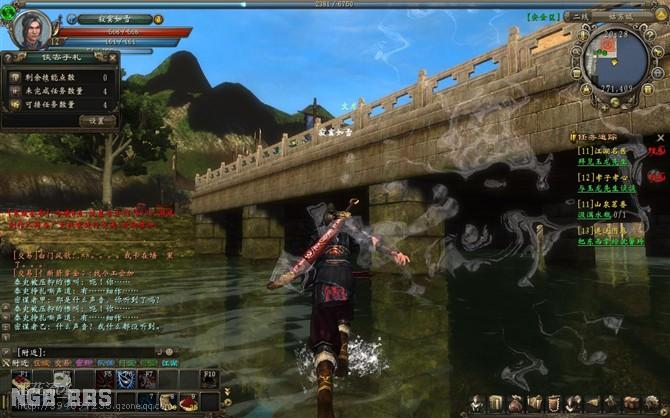Switch to the 附近 chat channel tab
Viewport: 670px width, 418px height.
(20, 363)
